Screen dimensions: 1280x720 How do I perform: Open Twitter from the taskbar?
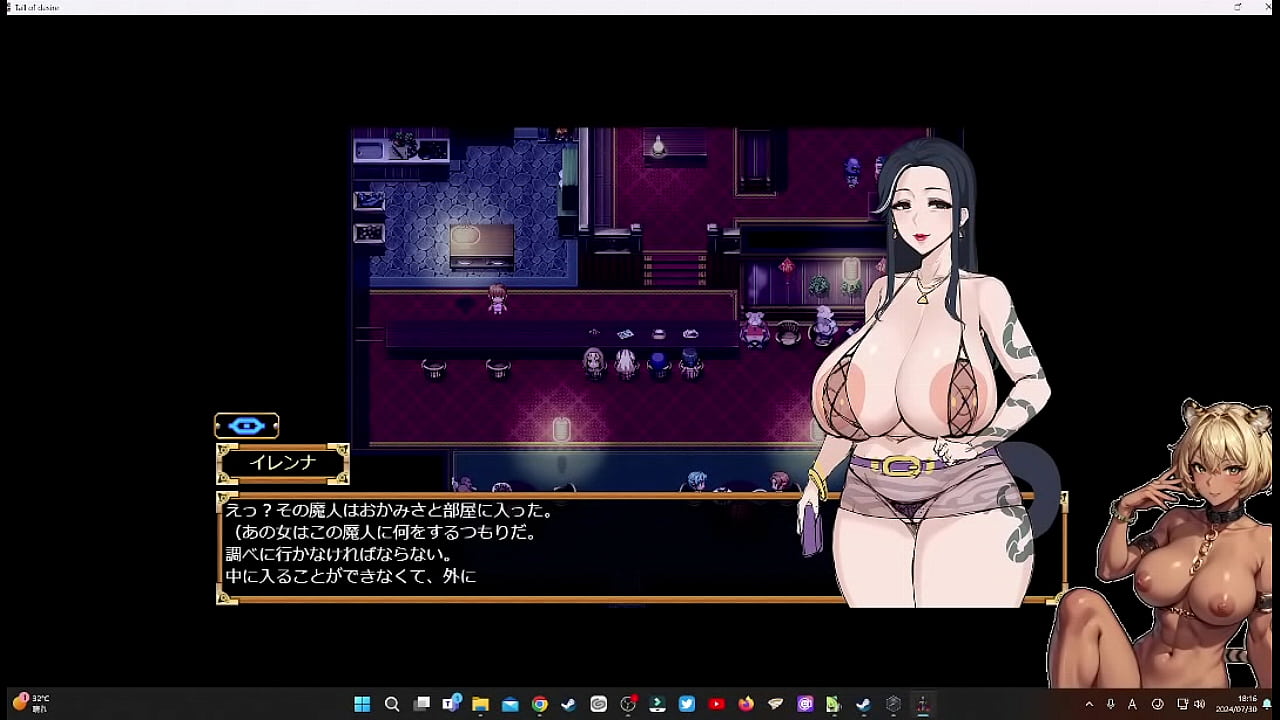click(x=686, y=705)
